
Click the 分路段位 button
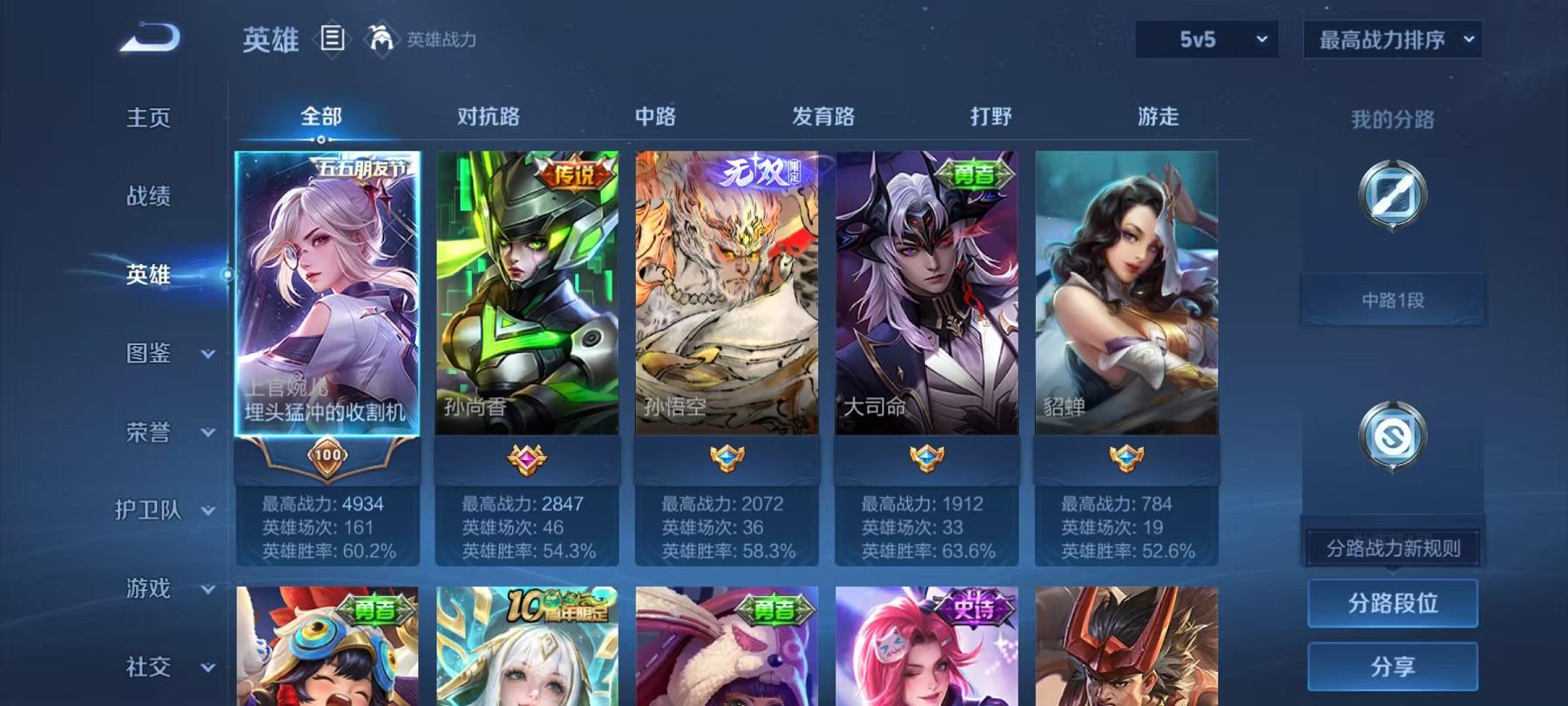tap(1392, 603)
